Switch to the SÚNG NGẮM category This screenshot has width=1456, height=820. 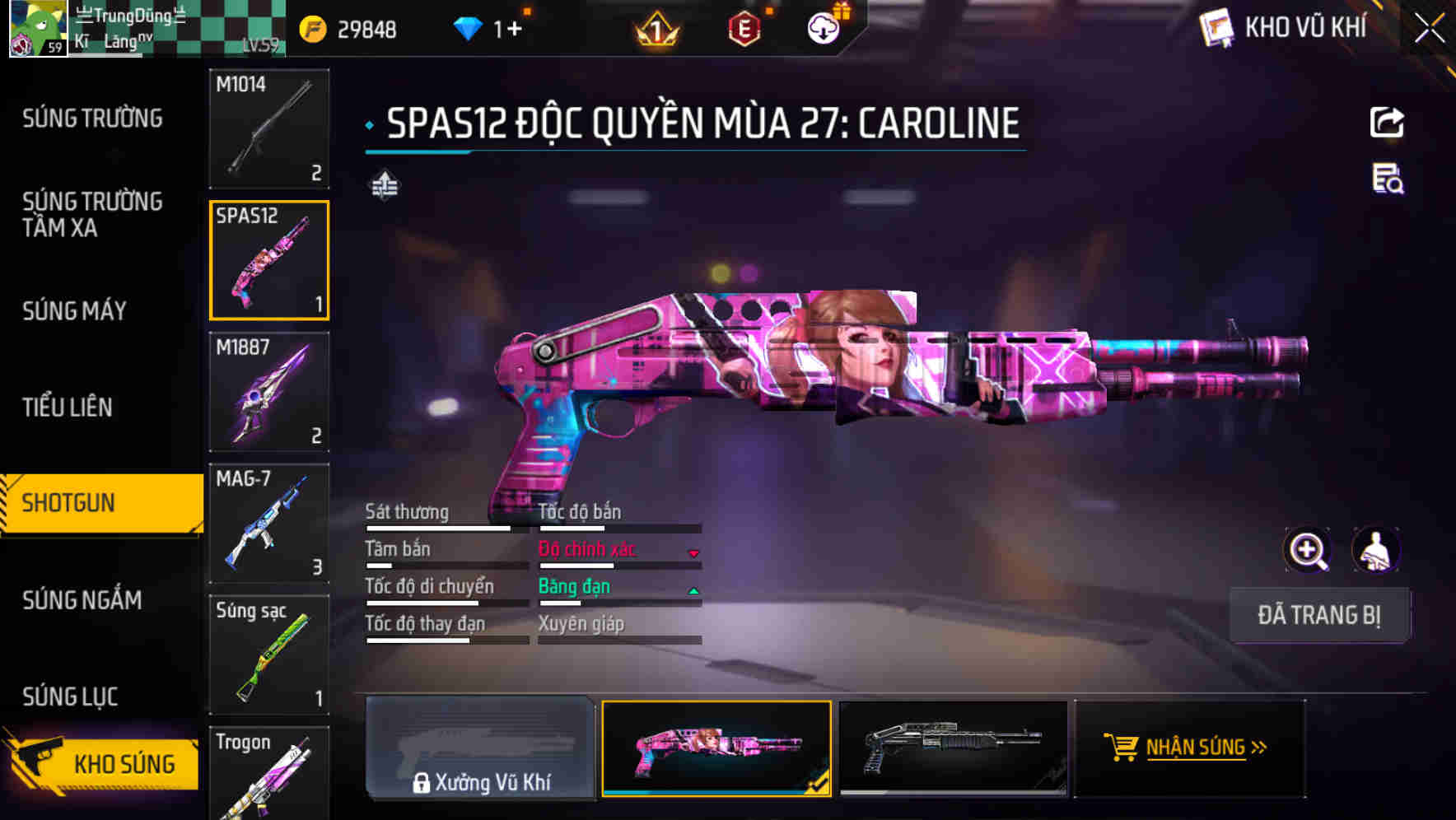point(81,601)
